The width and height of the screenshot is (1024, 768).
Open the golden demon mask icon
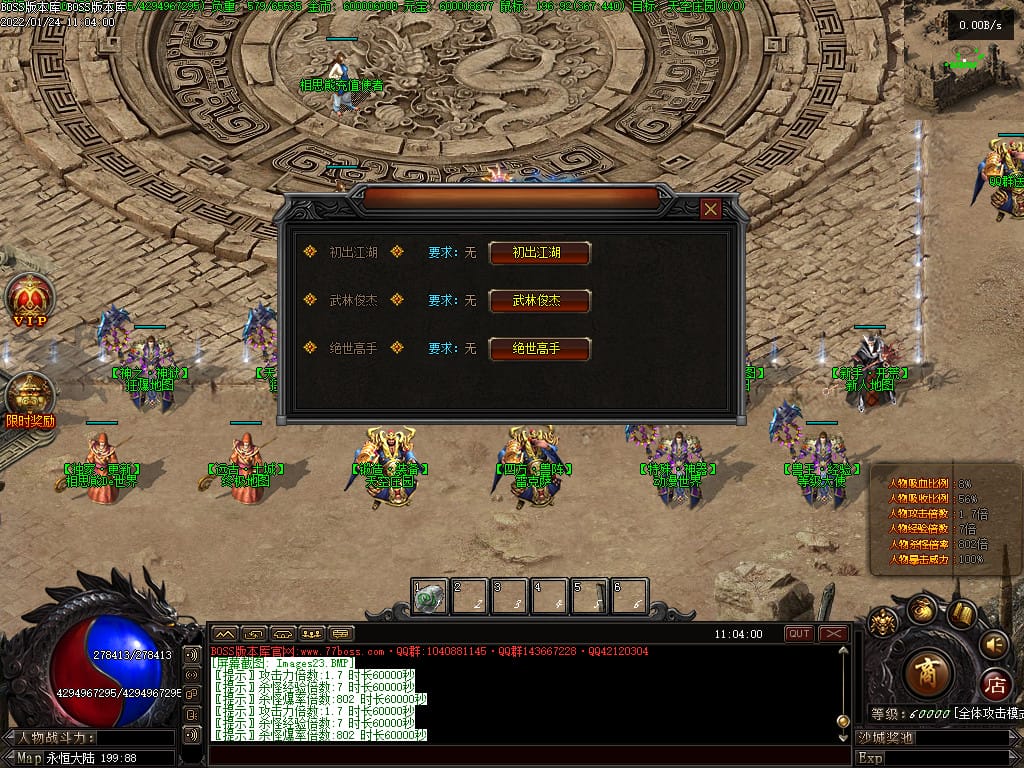(882, 623)
